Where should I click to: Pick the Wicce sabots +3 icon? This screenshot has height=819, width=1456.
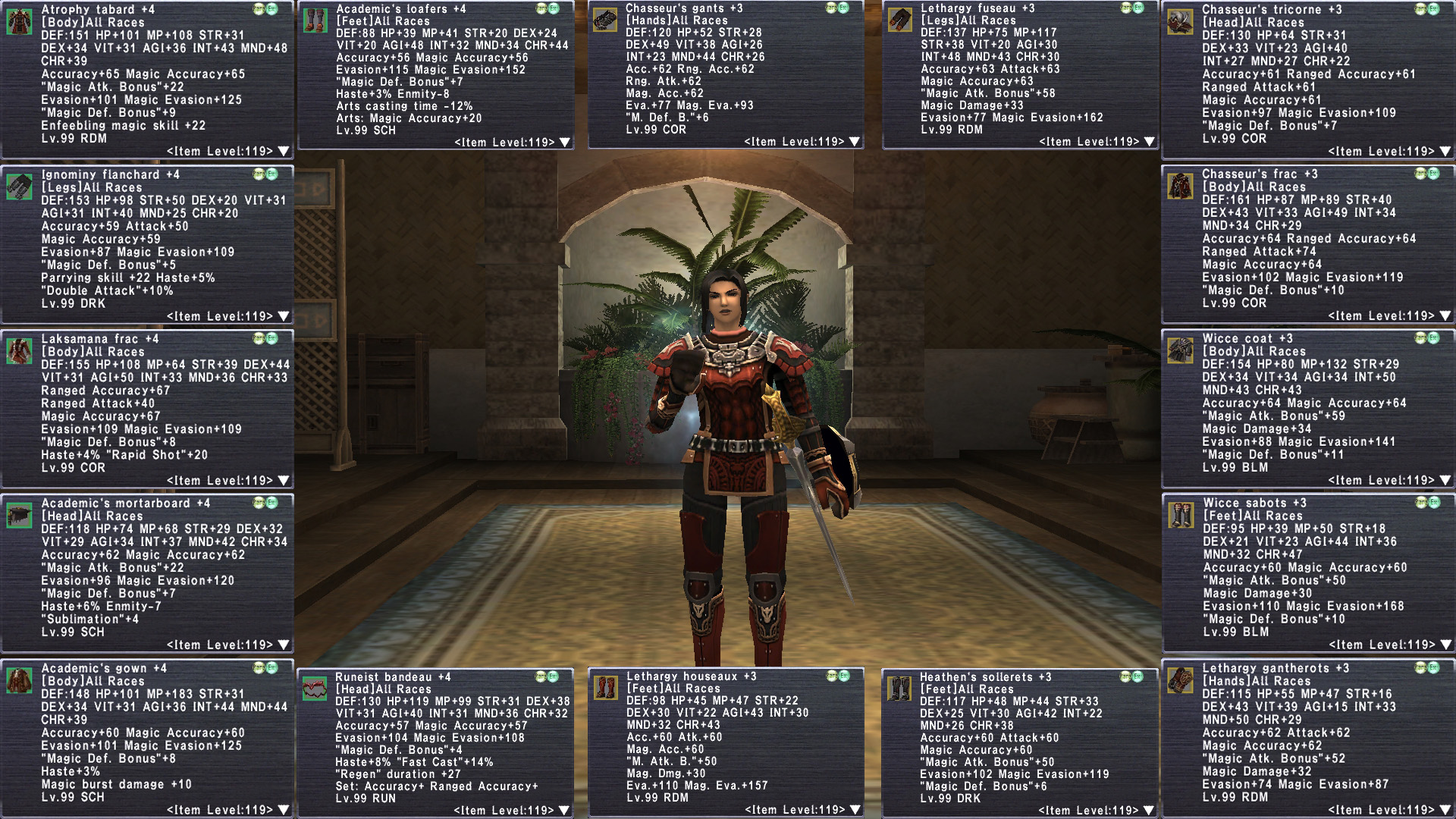(x=1181, y=515)
